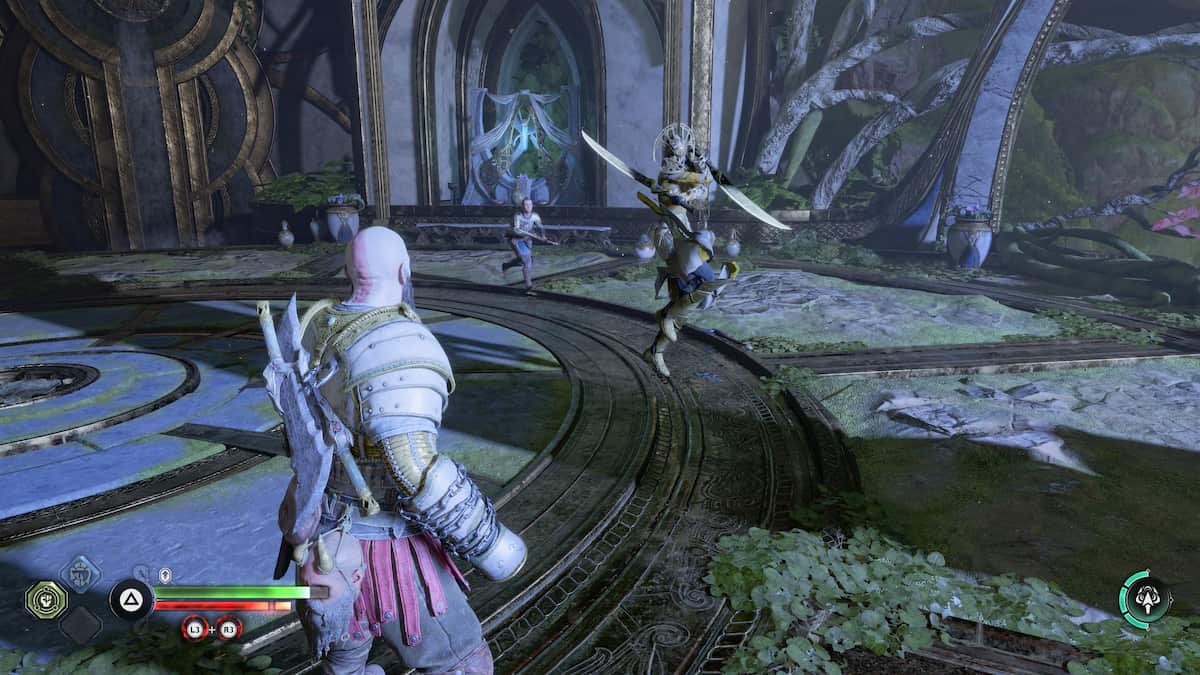The width and height of the screenshot is (1200, 675).
Task: Activate the green octagon fist ability icon
Action: 46,600
